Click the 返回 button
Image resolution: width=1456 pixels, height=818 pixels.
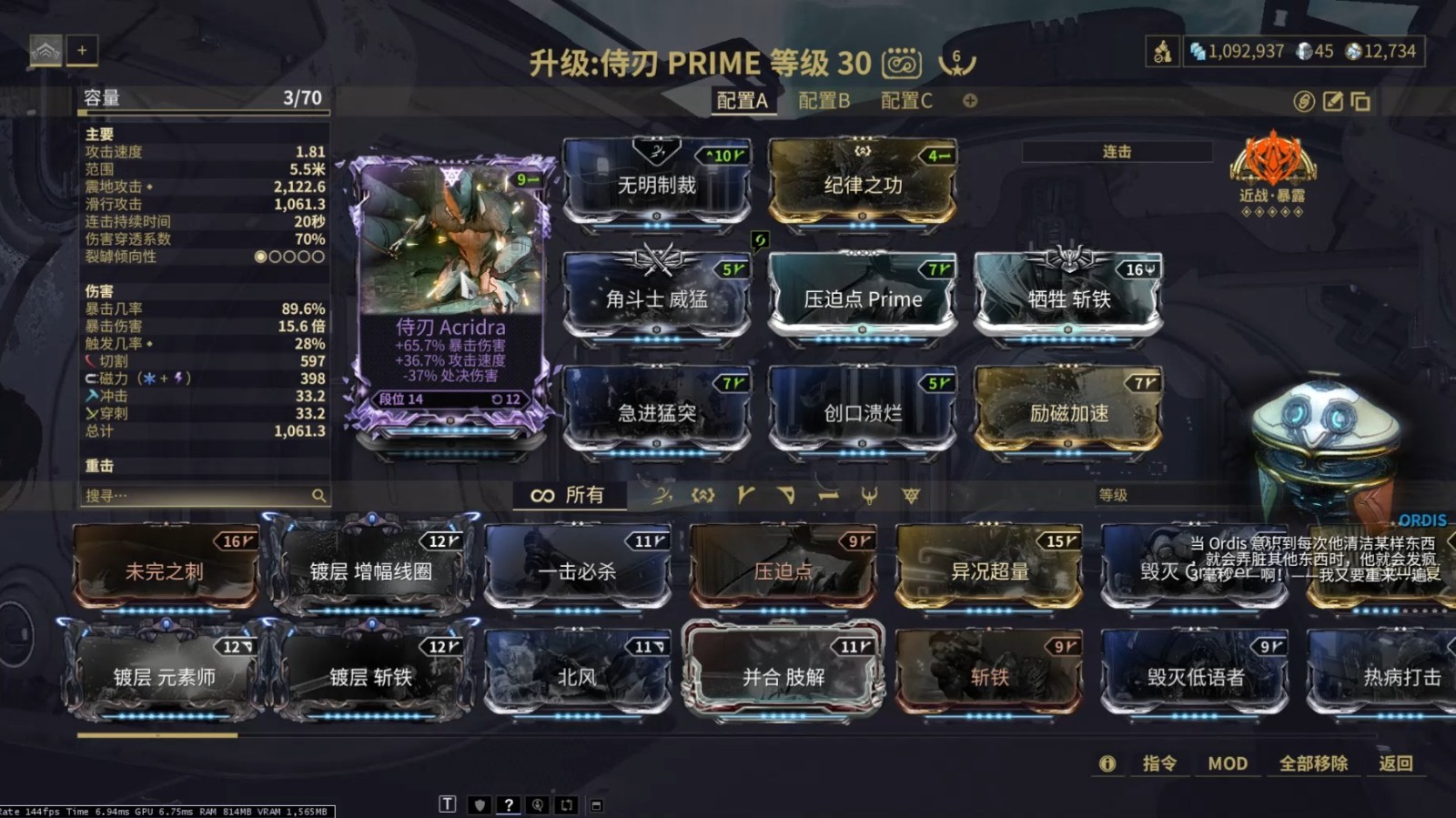pyautogui.click(x=1398, y=764)
